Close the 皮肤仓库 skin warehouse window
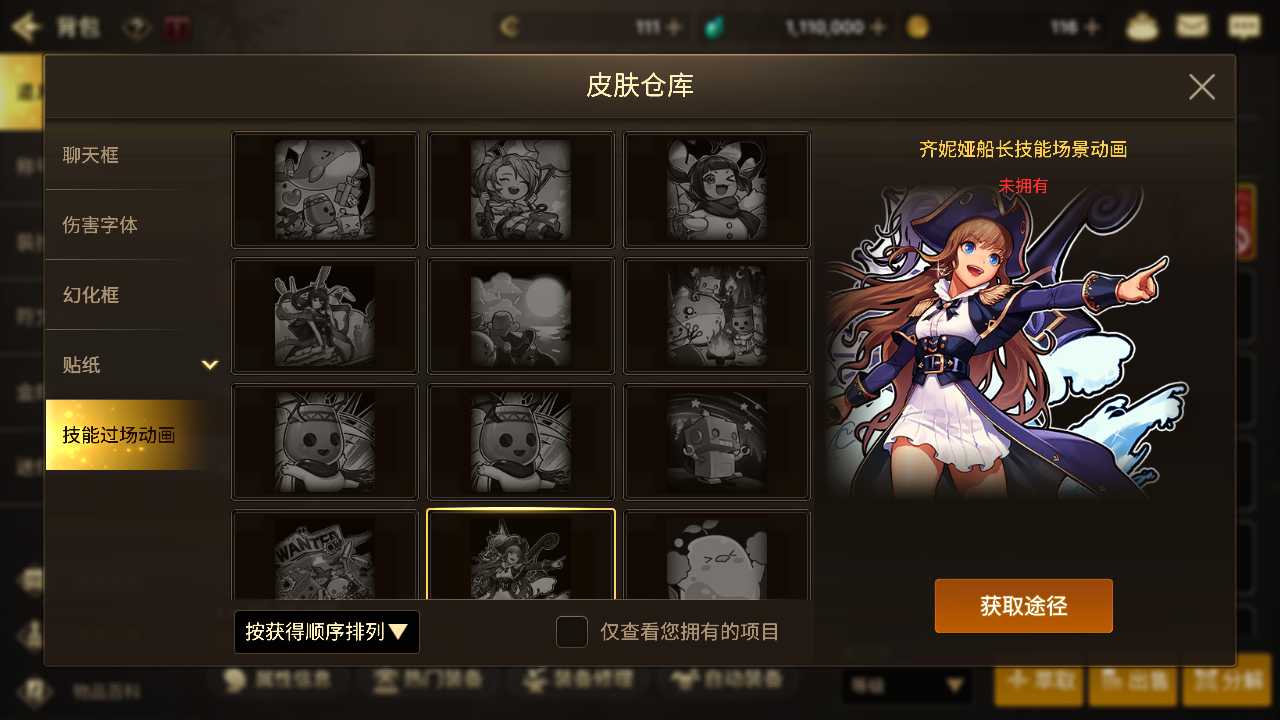This screenshot has height=720, width=1280. (x=1201, y=87)
